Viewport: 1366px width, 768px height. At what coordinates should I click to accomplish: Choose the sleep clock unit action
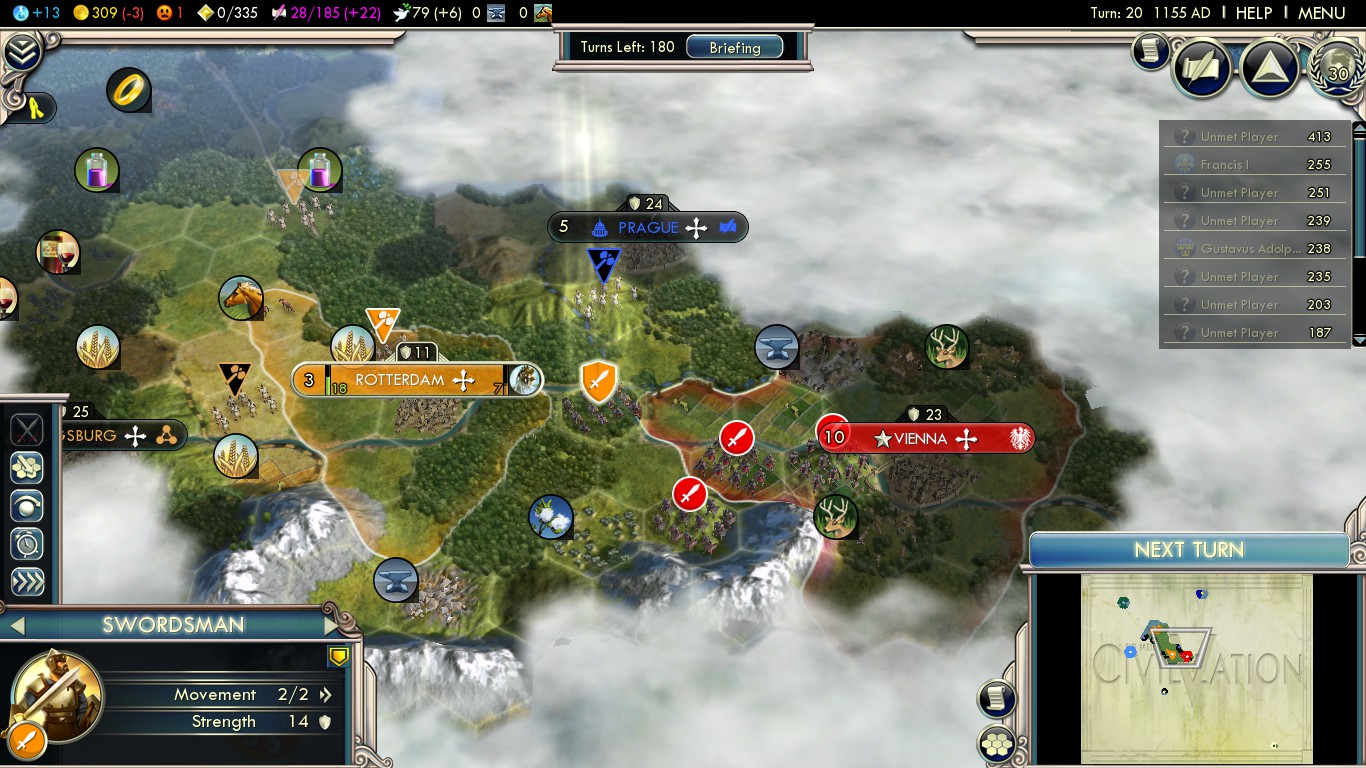point(27,544)
